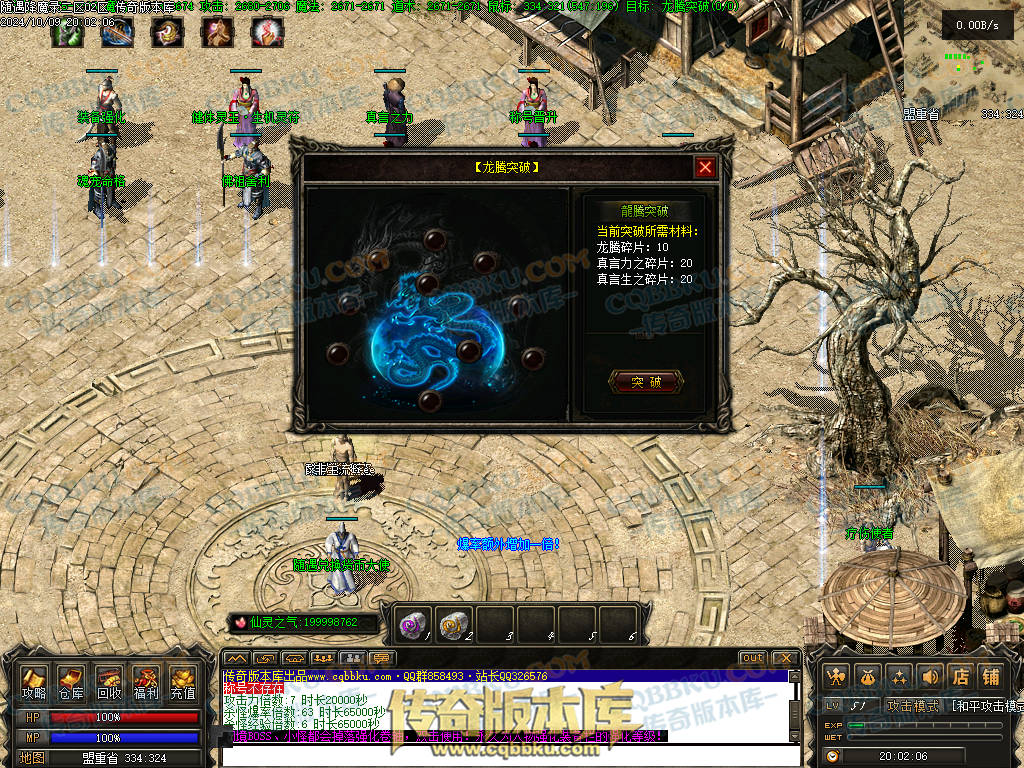
Task: Open the 充值 recharge menu
Action: coord(183,682)
